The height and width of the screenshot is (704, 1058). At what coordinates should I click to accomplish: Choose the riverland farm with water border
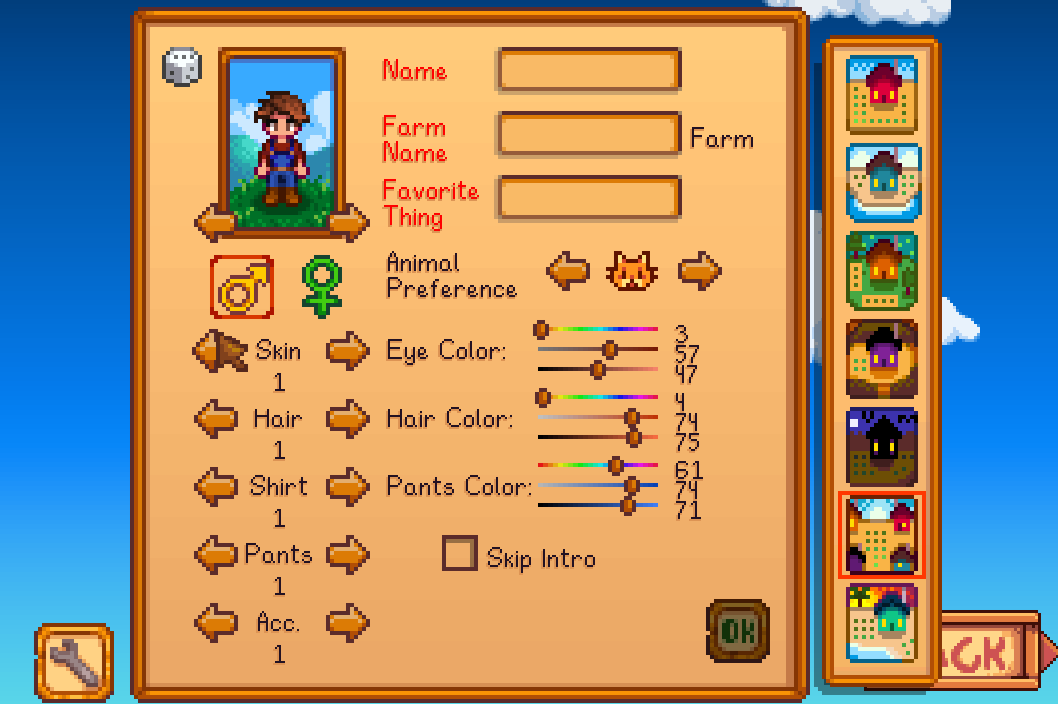pos(882,181)
